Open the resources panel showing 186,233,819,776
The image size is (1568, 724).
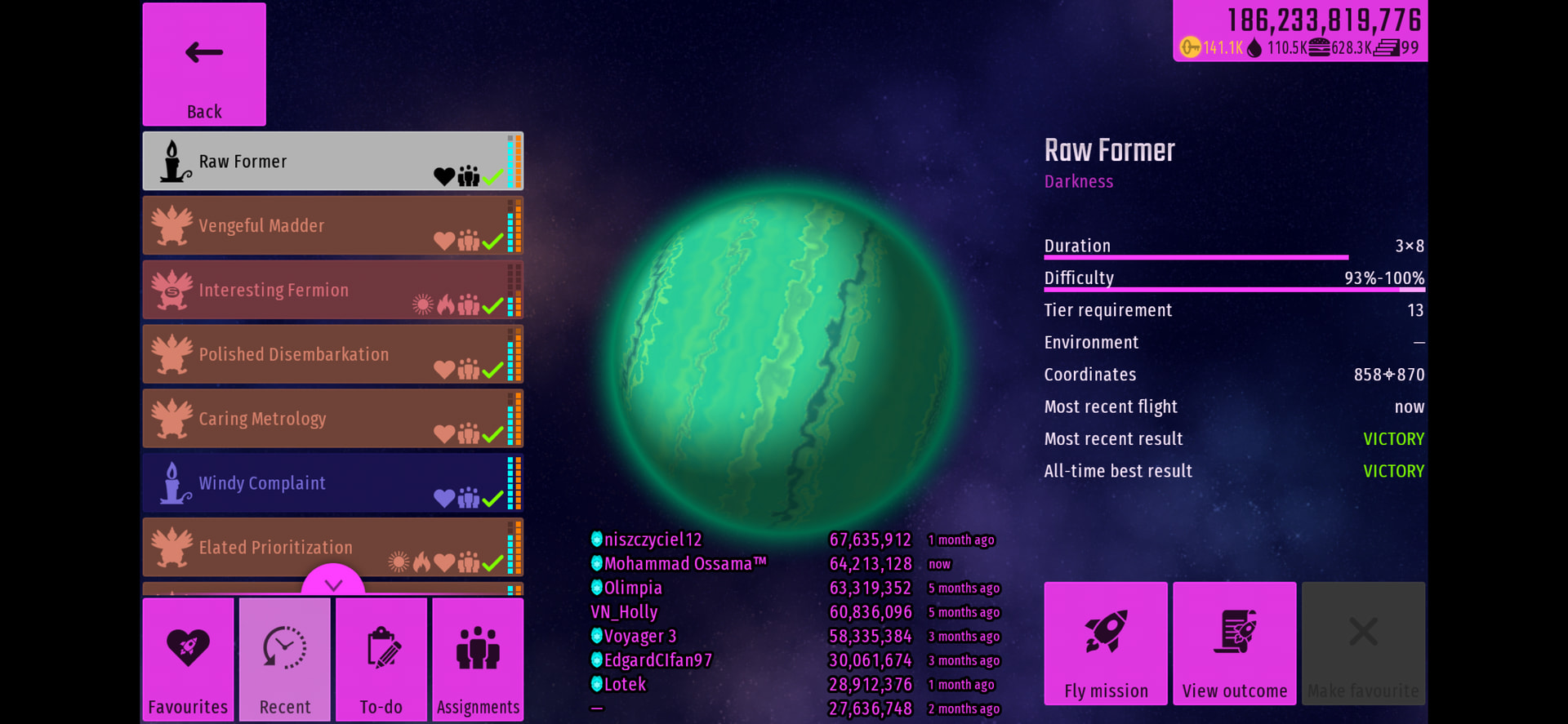1300,31
